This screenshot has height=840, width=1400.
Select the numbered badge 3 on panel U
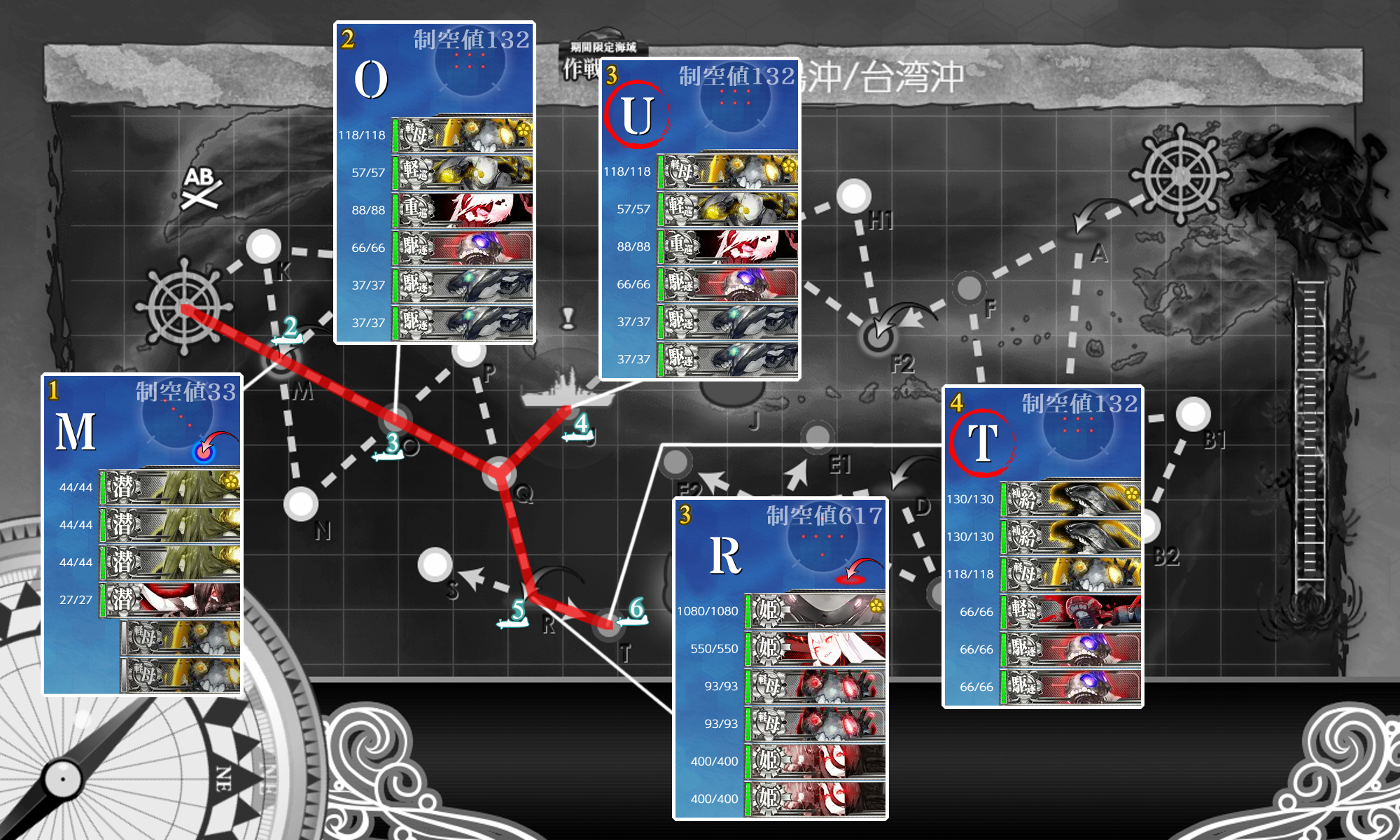[610, 73]
